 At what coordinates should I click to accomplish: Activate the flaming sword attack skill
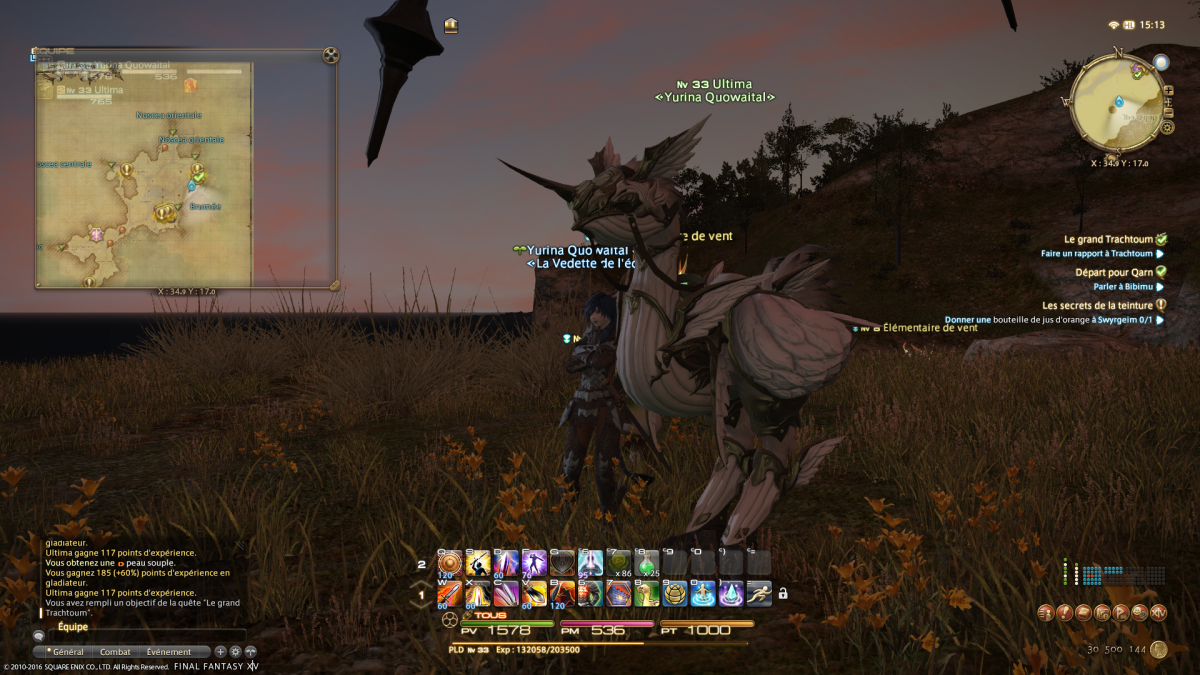(x=450, y=593)
